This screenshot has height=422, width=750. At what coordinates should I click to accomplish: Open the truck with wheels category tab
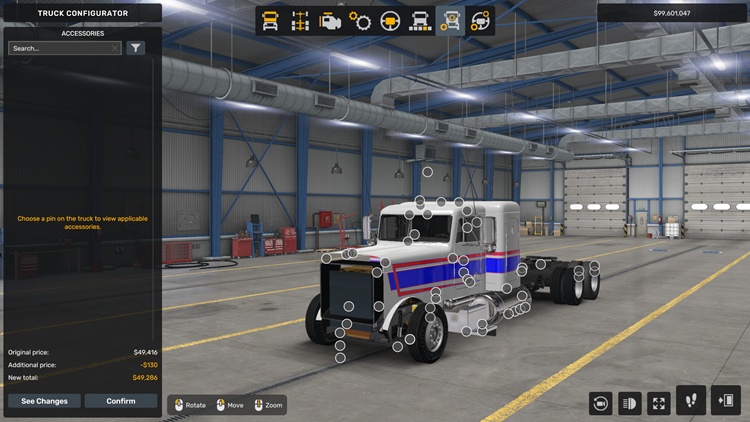click(x=421, y=21)
